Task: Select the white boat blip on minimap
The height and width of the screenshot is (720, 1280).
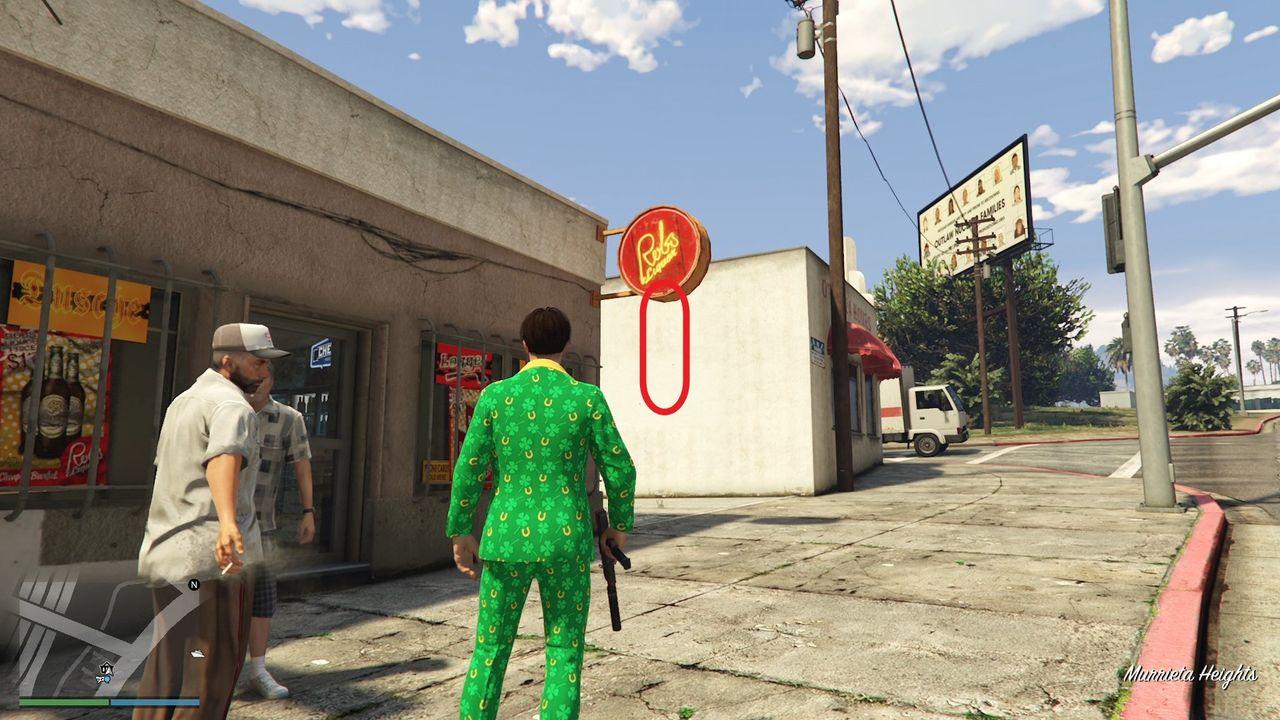Action: 197,654
